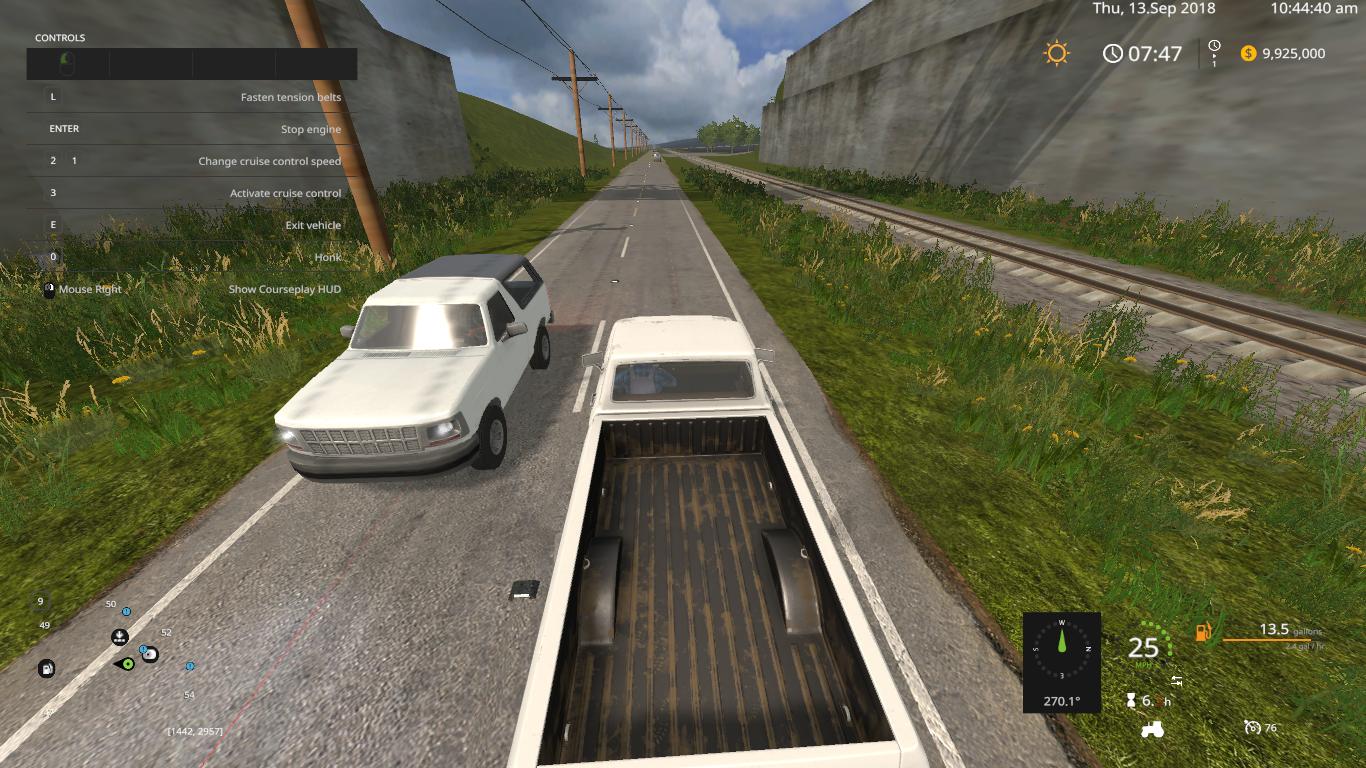
Task: Click the orange fuel pump icon
Action: pyautogui.click(x=1204, y=632)
